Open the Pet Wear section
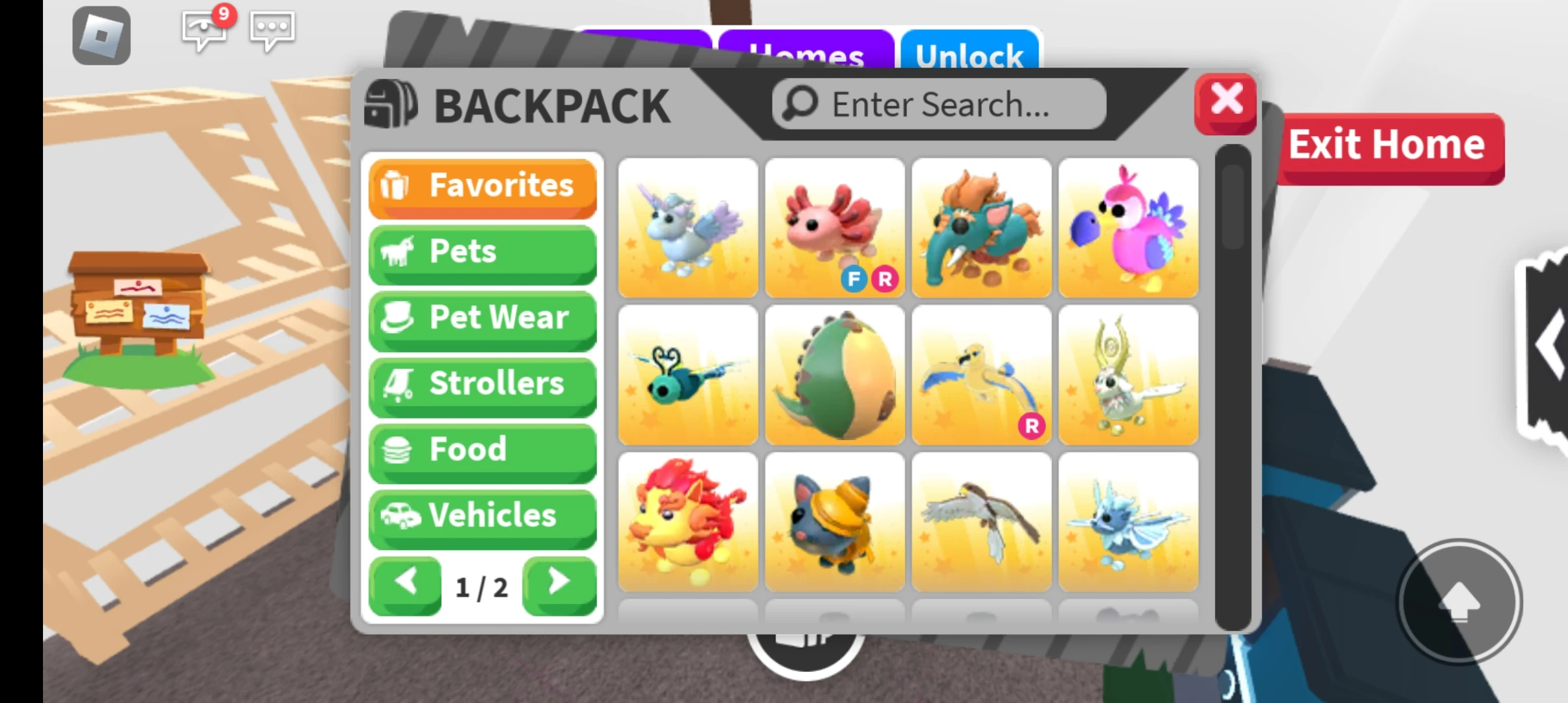Image resolution: width=1568 pixels, height=703 pixels. pyautogui.click(x=482, y=317)
